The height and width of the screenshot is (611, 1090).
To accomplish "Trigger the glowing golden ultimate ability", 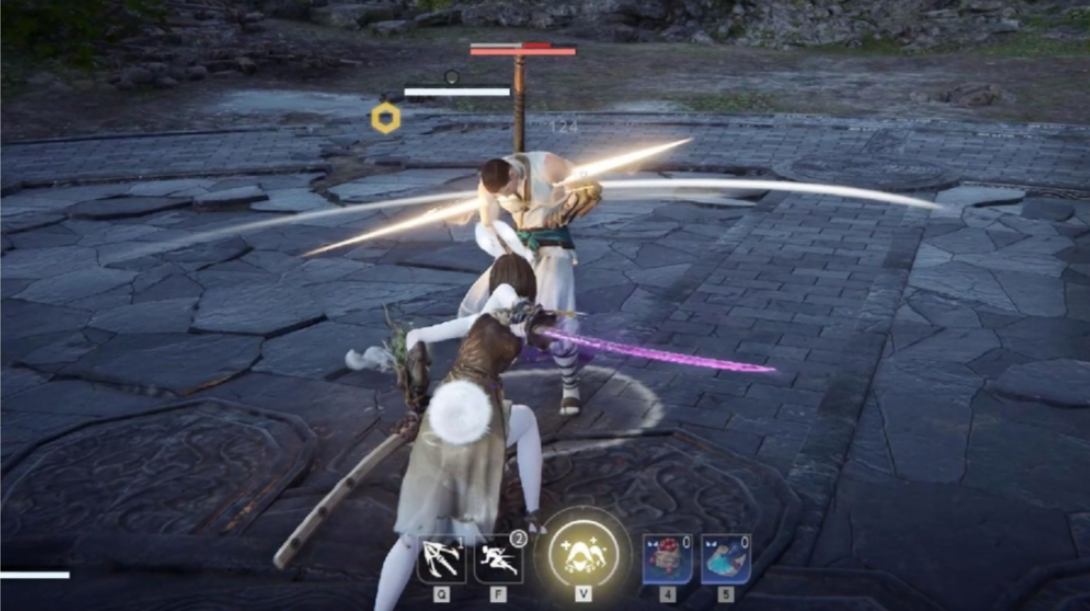I will click(583, 553).
